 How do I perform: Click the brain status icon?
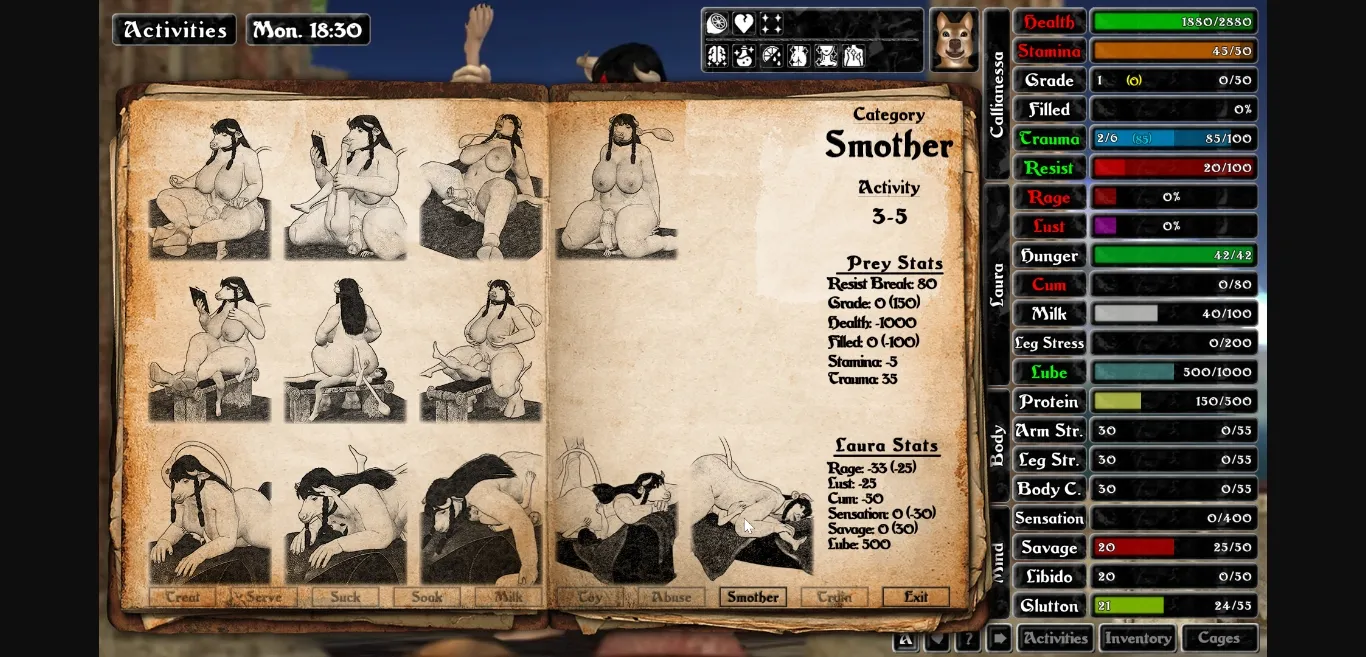click(717, 56)
